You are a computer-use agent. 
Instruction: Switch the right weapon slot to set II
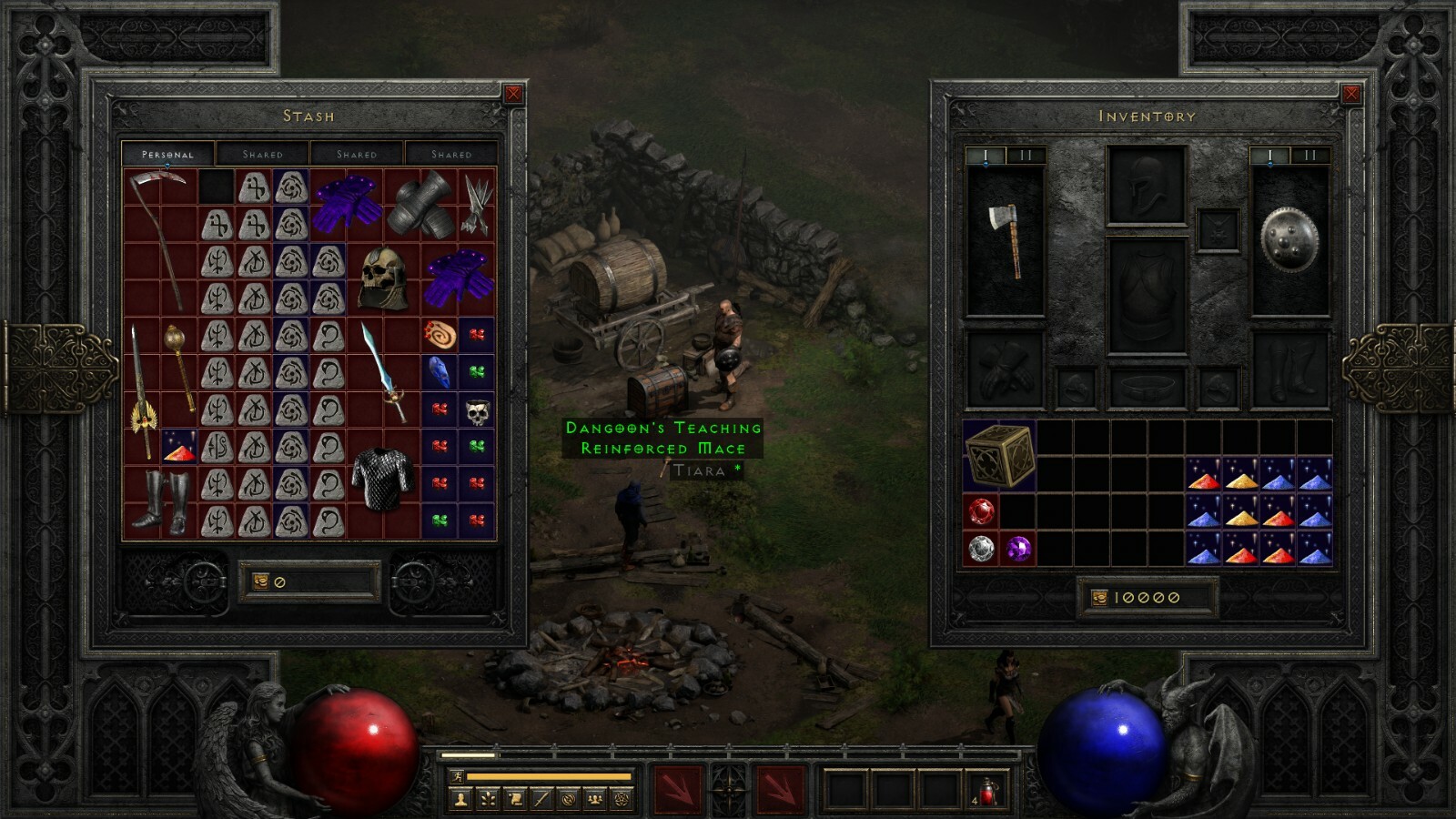click(x=1309, y=155)
